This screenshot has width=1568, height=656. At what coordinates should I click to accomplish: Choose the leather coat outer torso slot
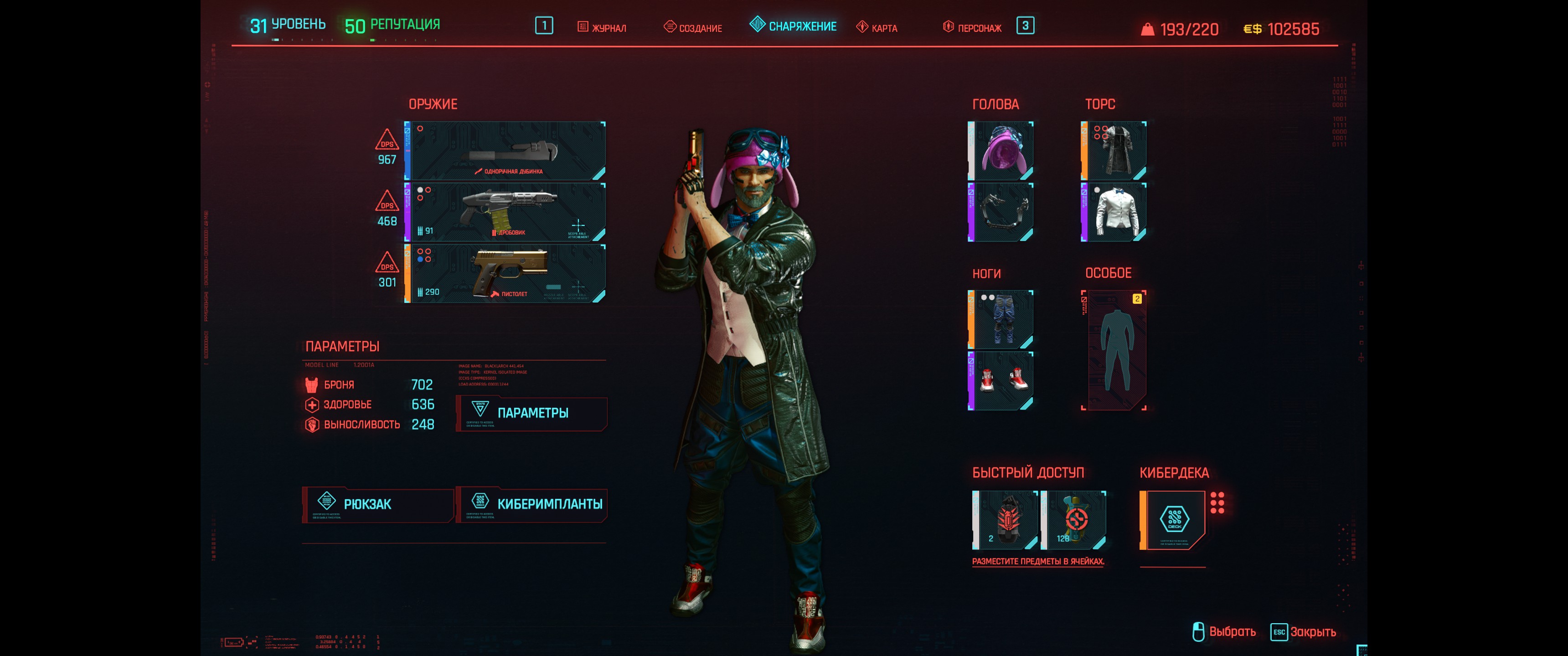pyautogui.click(x=1114, y=150)
